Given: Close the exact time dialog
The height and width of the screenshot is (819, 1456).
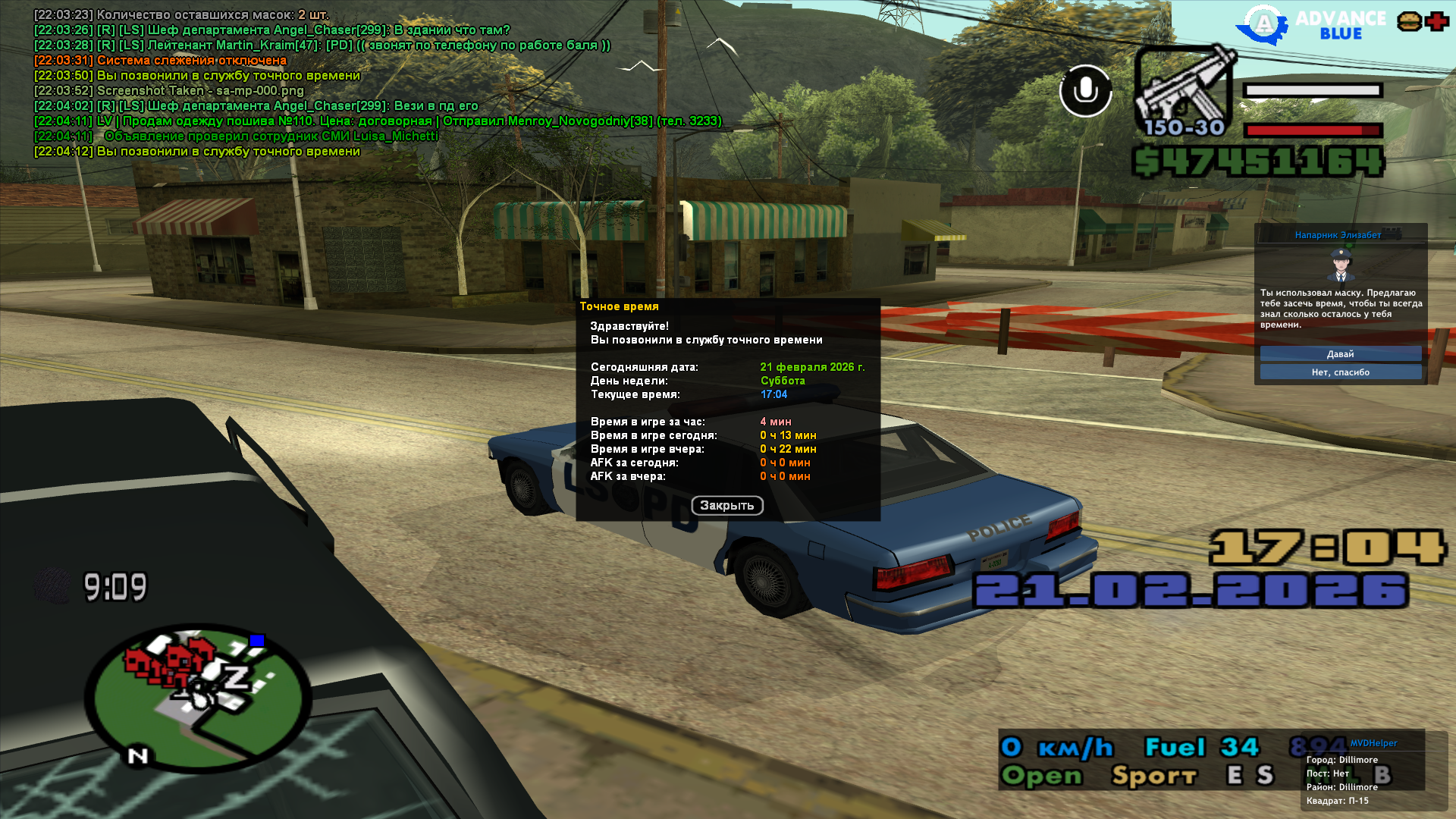Looking at the screenshot, I should pyautogui.click(x=726, y=506).
